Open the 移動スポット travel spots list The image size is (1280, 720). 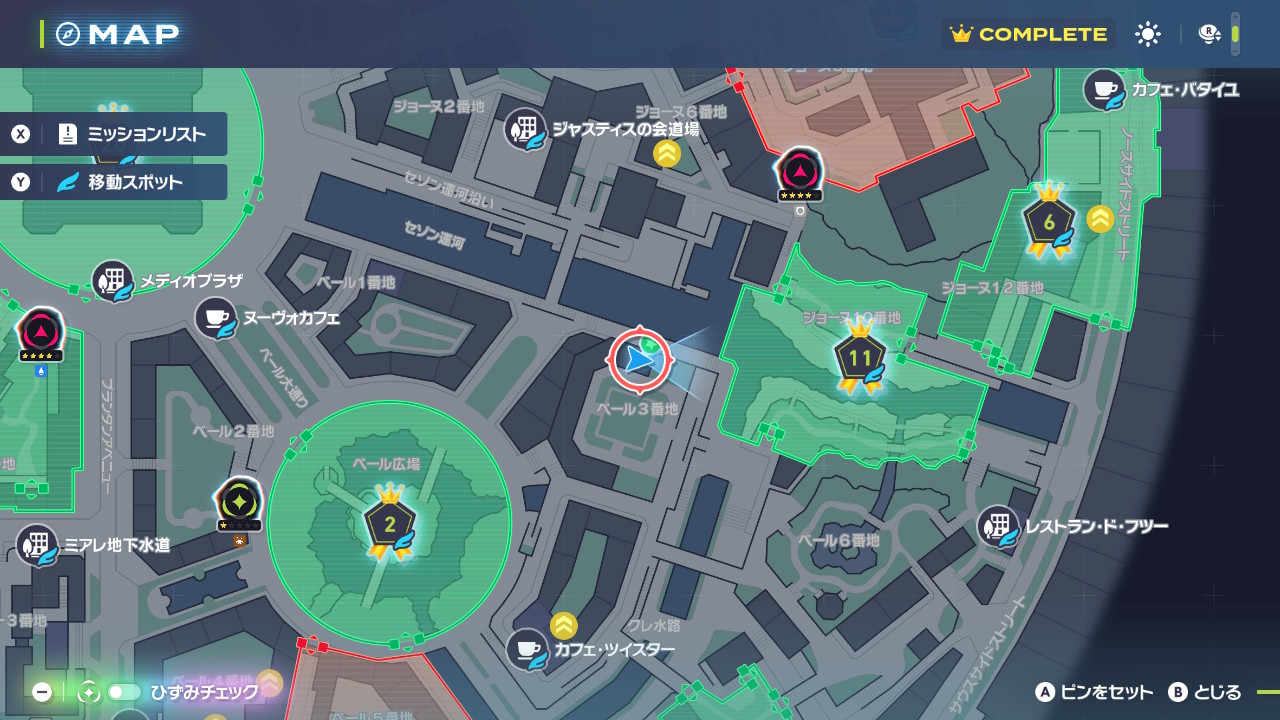coord(114,182)
